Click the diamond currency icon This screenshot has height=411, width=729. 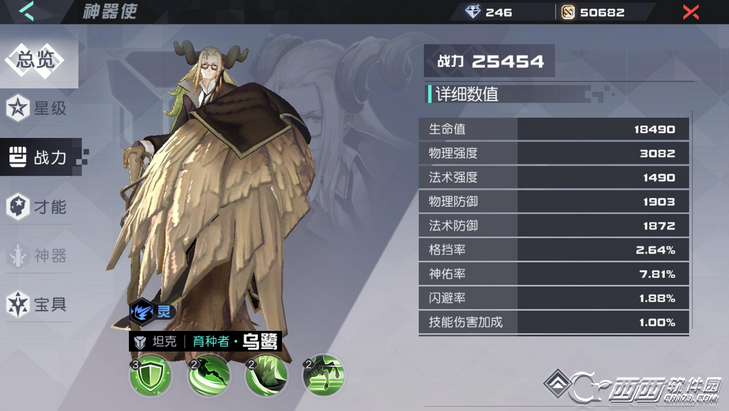[474, 12]
